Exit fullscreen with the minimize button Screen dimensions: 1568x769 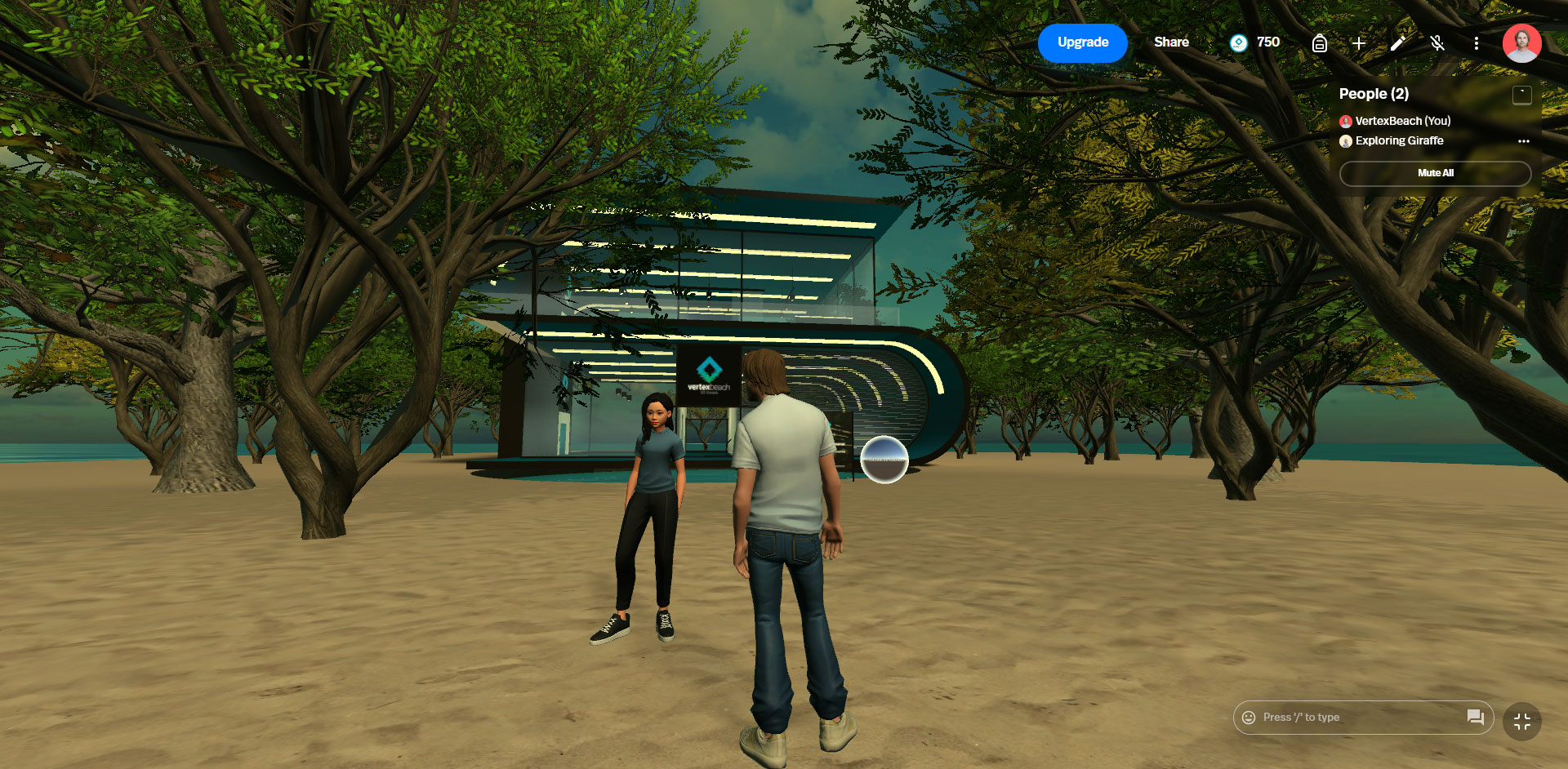[x=1521, y=722]
